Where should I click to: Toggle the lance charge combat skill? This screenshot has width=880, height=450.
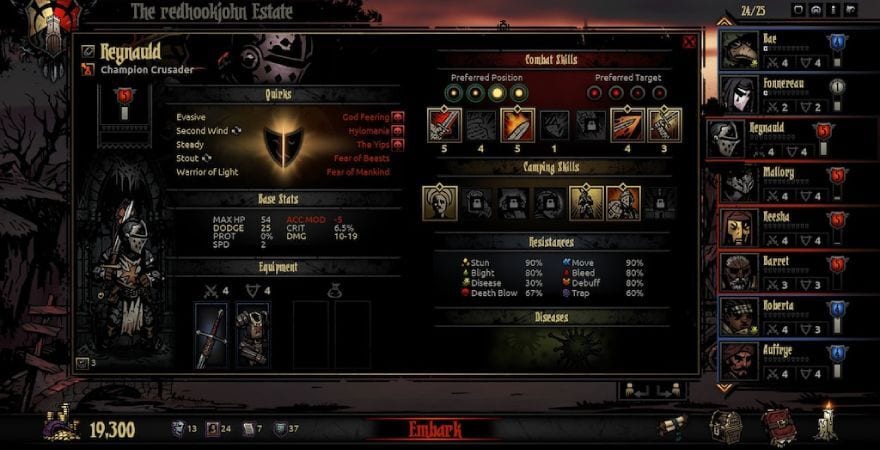(x=627, y=125)
